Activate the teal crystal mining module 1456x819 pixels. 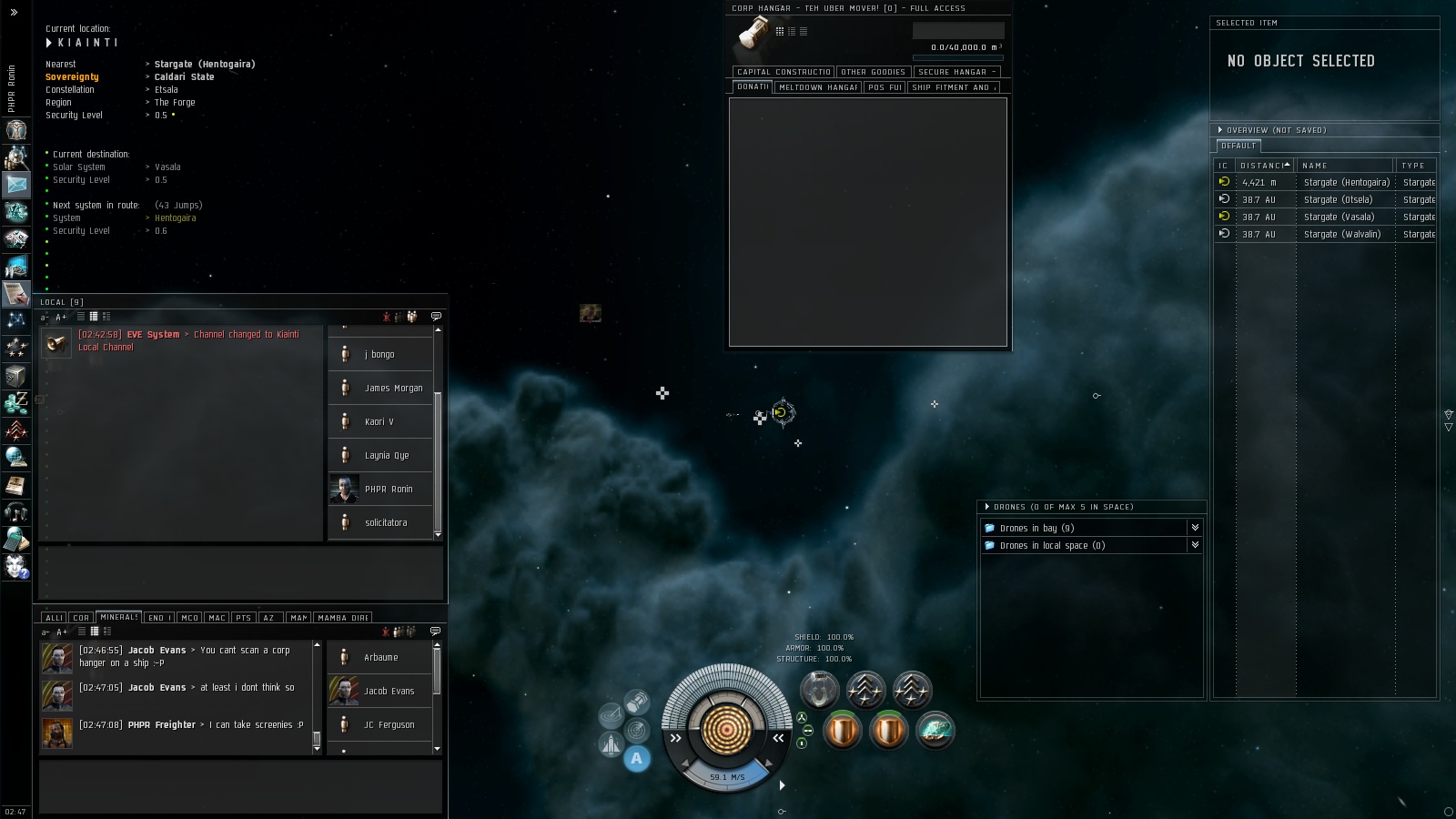point(935,731)
